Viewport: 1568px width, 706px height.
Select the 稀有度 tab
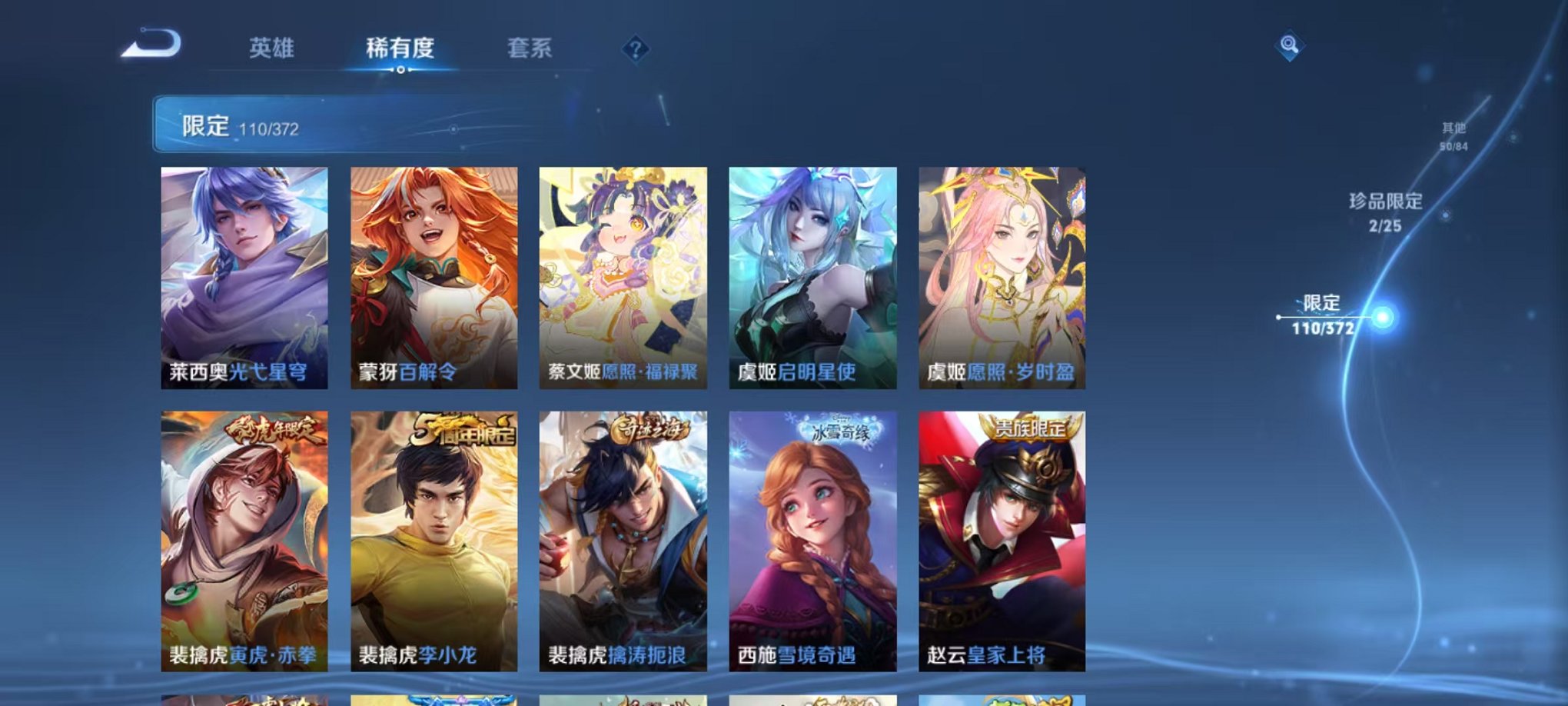coord(400,48)
